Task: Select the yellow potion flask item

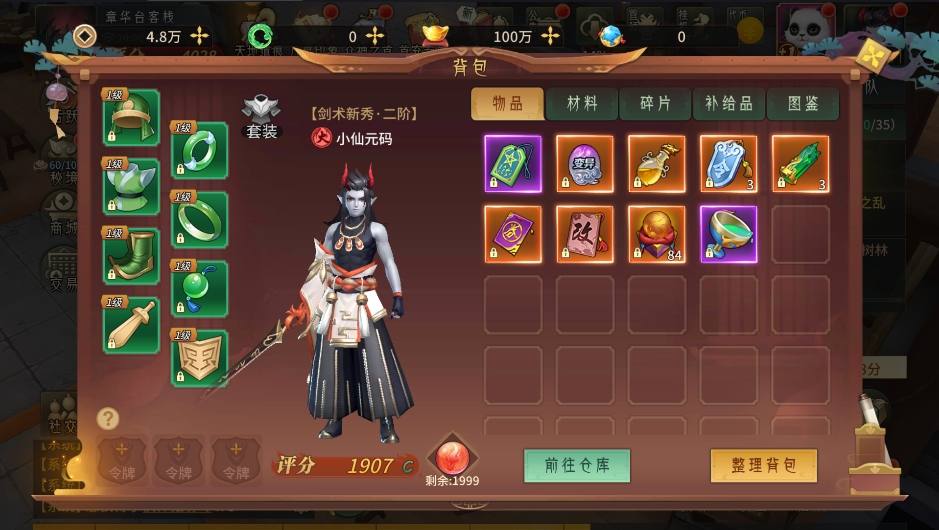Action: (656, 163)
